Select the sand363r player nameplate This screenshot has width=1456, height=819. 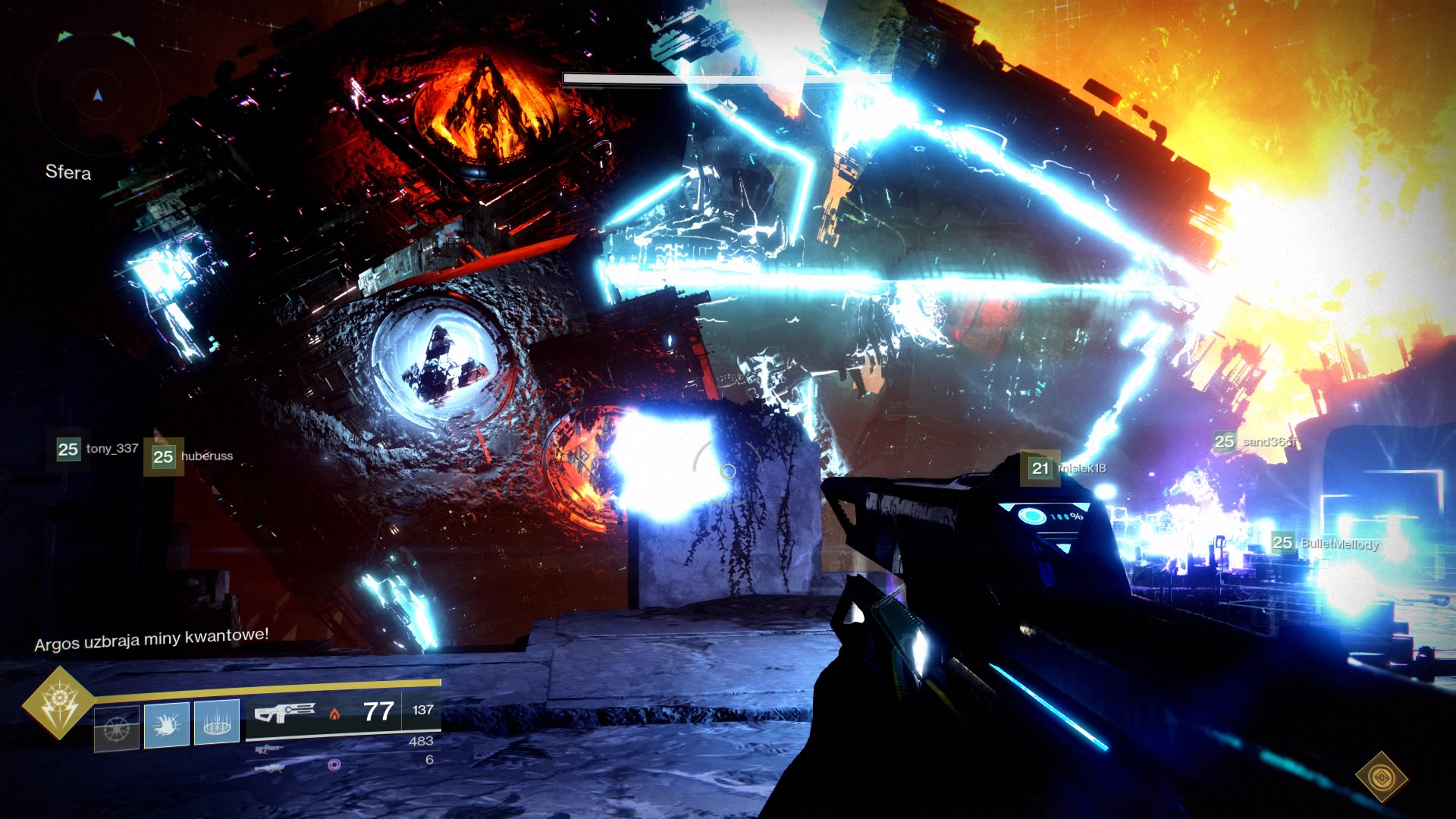tap(1256, 441)
